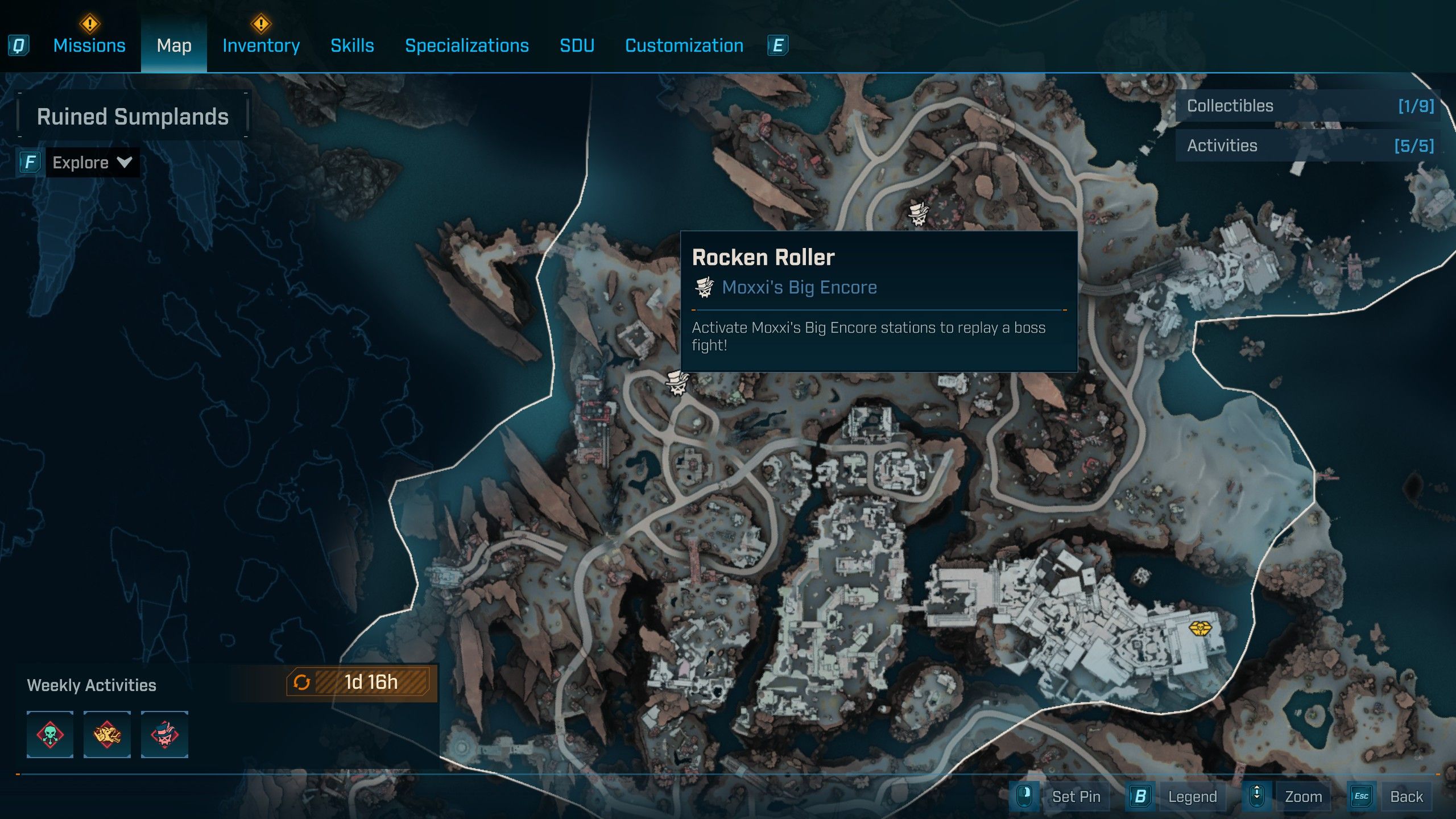Select the yellow skull map marker
The image size is (1456, 819).
point(1200,628)
